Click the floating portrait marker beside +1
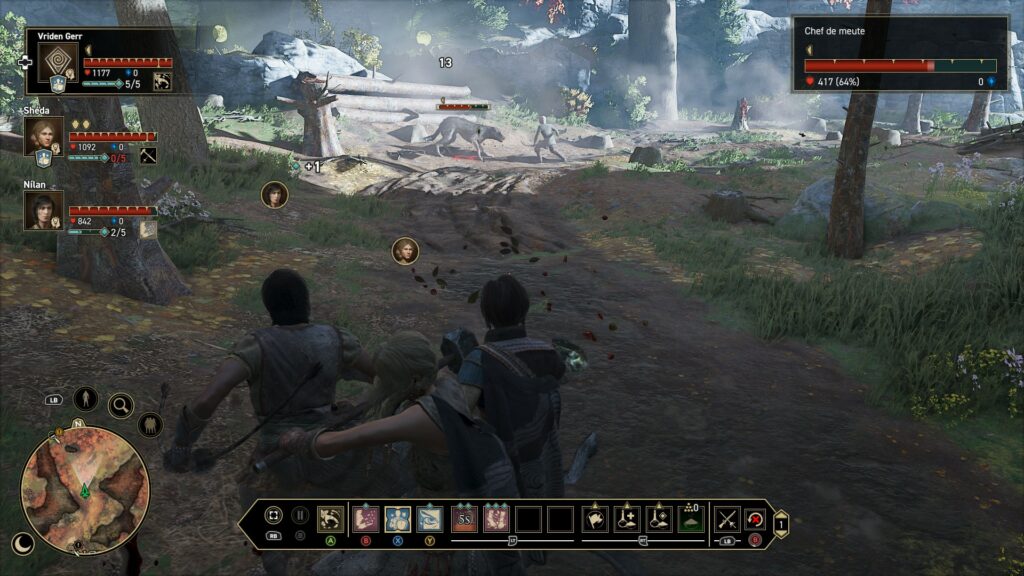 click(274, 194)
